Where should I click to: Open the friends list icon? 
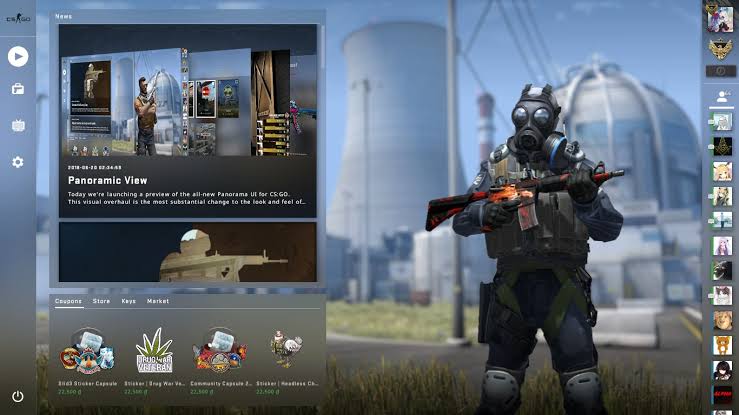point(721,98)
